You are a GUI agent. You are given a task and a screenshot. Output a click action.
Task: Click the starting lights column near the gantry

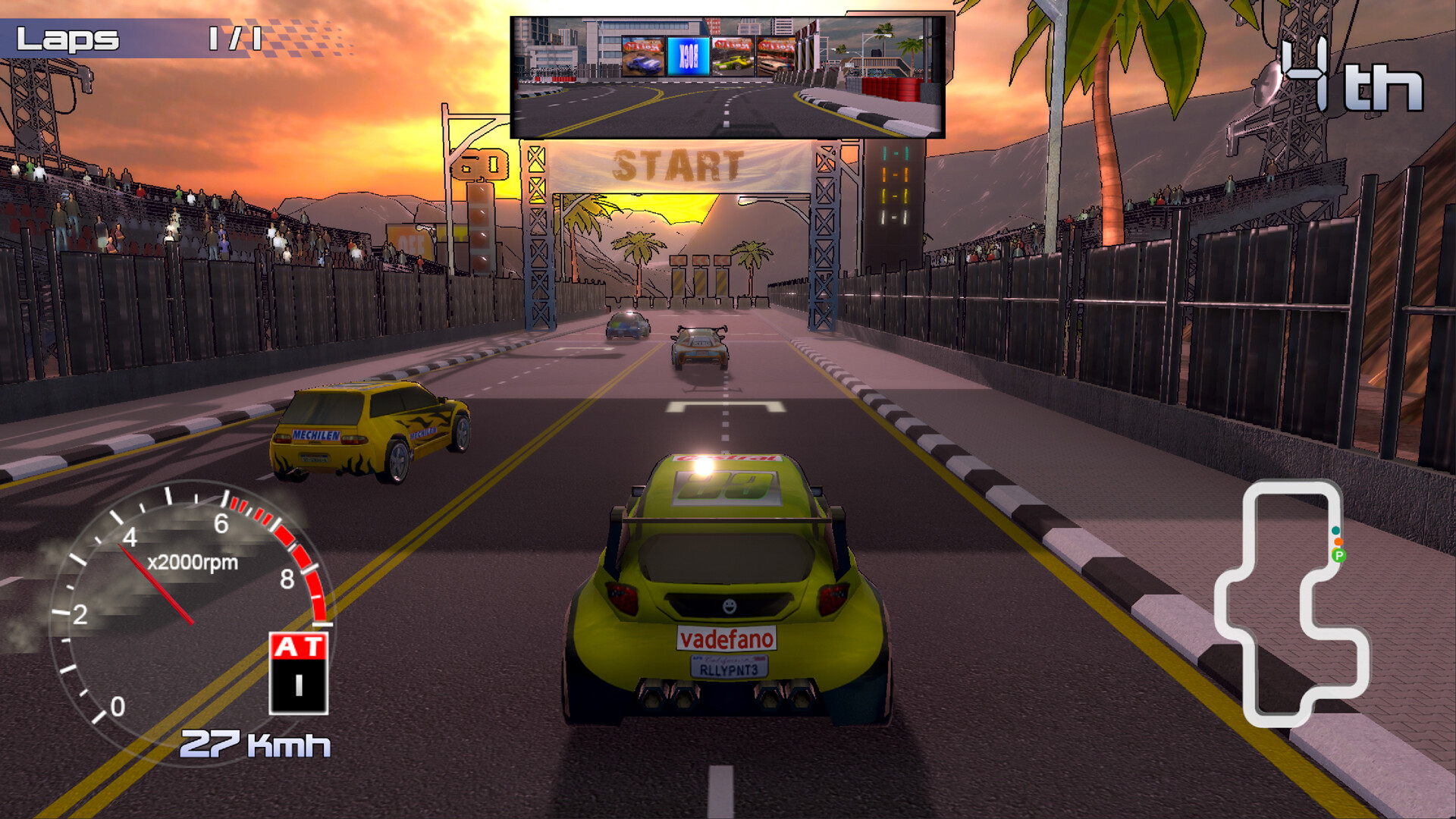click(x=895, y=182)
